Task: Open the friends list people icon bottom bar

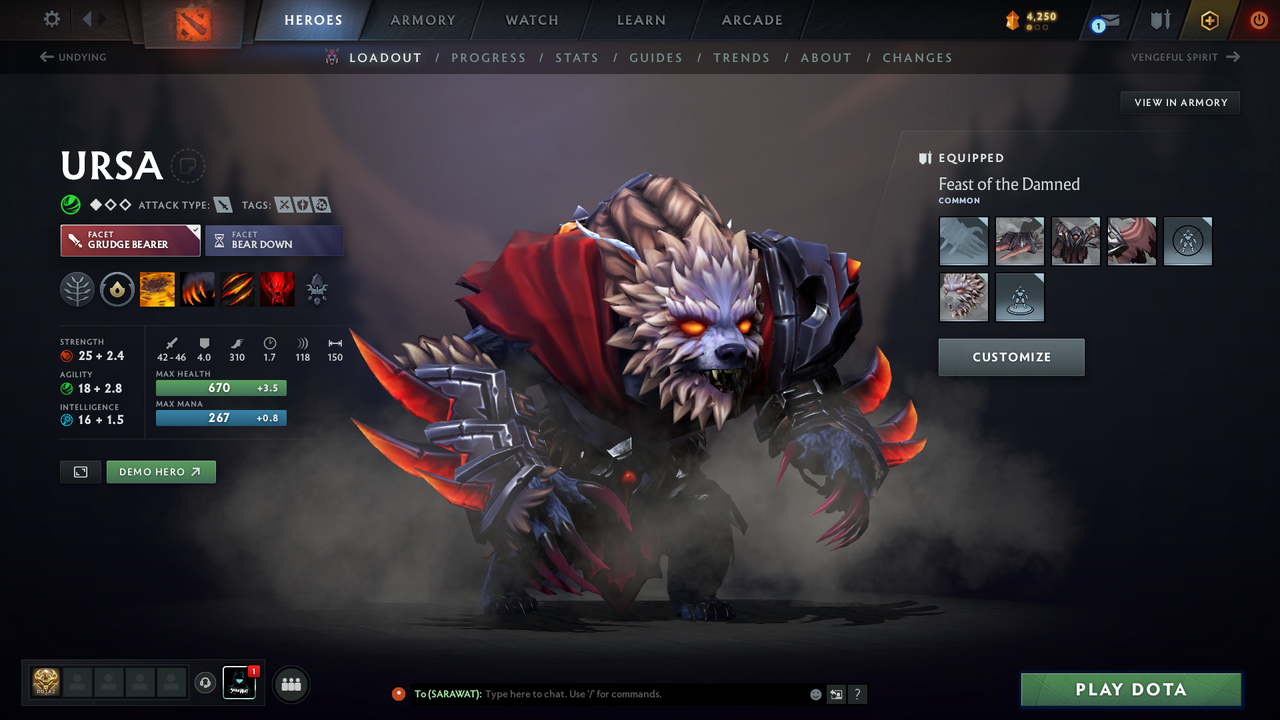Action: (290, 684)
